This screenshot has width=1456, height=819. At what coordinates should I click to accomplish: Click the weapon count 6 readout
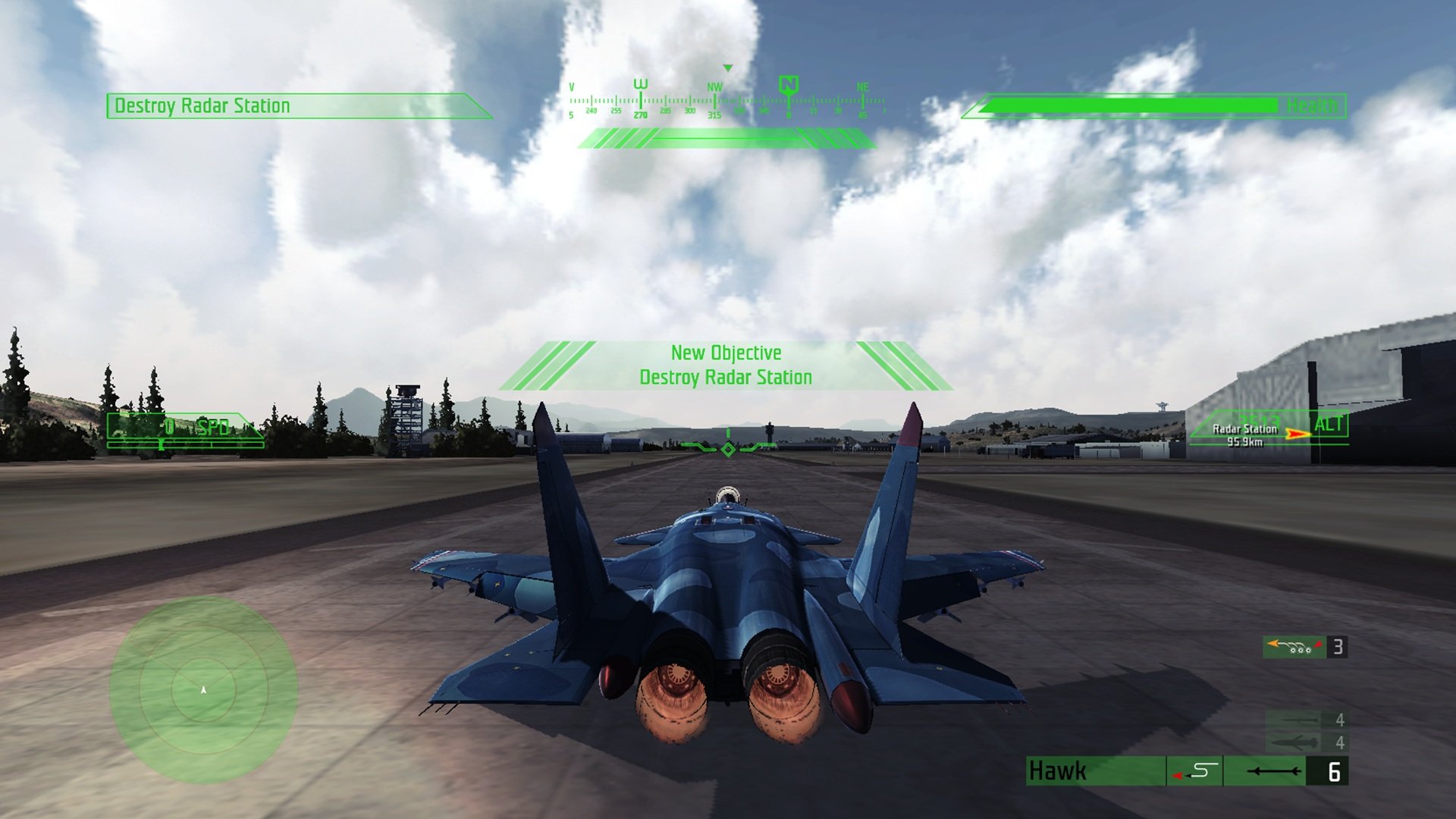tap(1335, 772)
